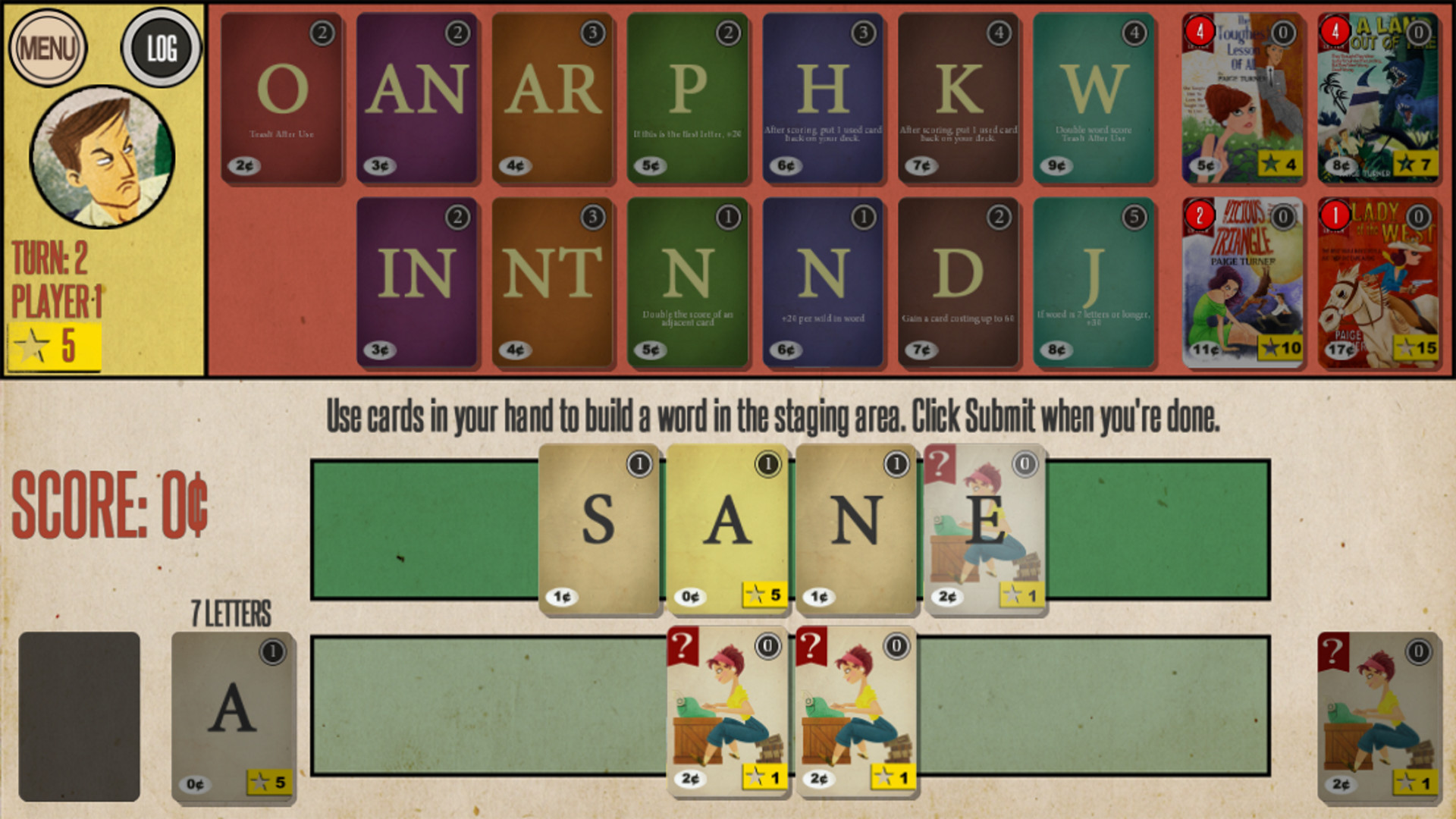Select the O letter card costing 2¢
Screen dimensions: 1456x819
279,93
